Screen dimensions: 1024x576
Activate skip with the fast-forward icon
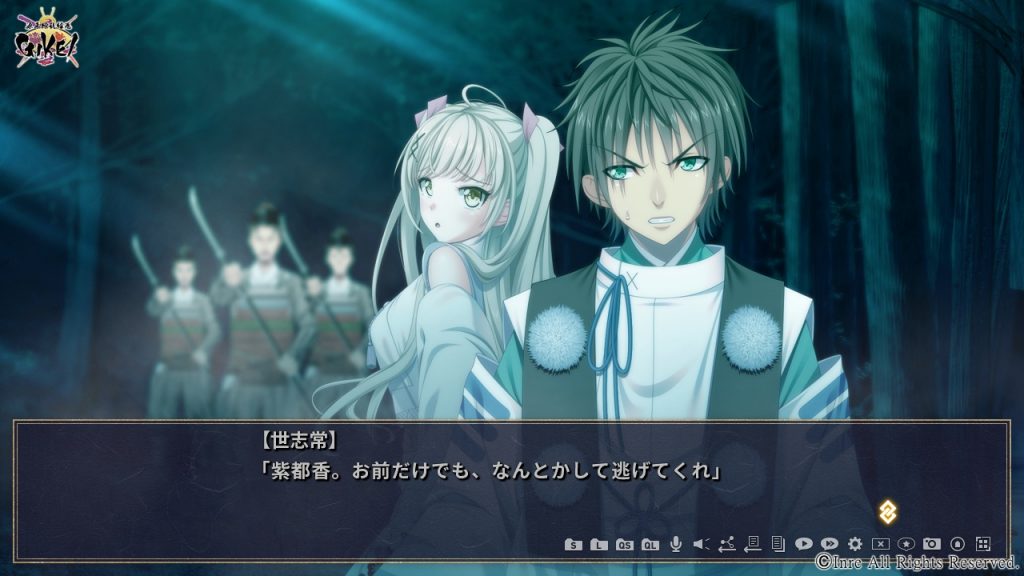tap(829, 544)
